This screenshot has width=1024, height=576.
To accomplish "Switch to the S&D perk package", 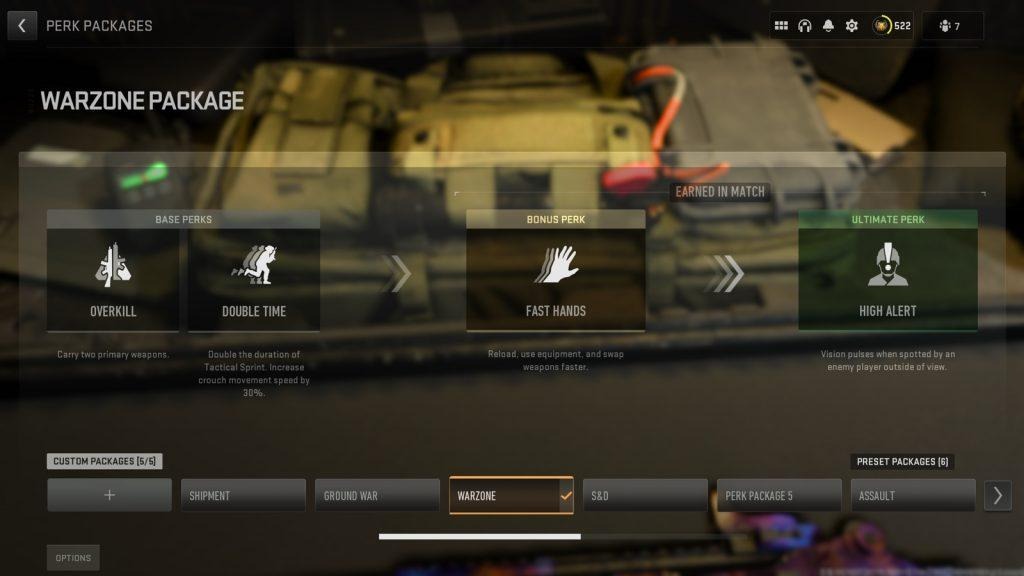I will click(645, 495).
